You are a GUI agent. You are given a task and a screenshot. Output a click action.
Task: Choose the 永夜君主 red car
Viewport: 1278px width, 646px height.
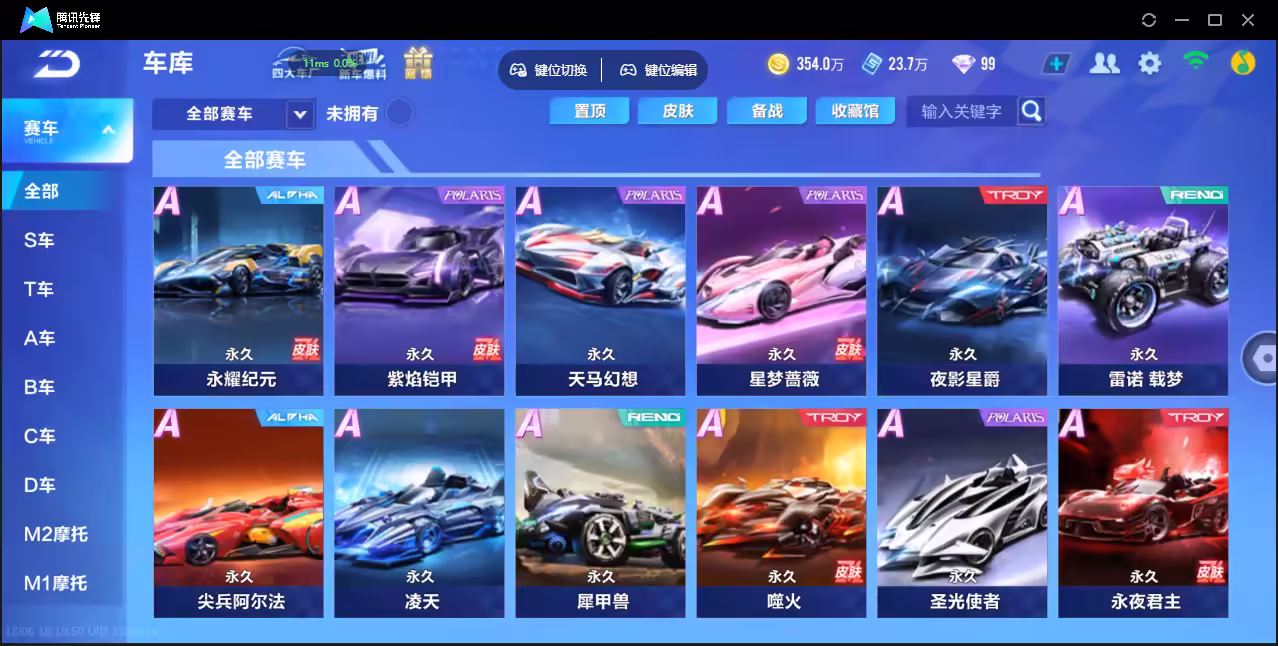[1143, 512]
